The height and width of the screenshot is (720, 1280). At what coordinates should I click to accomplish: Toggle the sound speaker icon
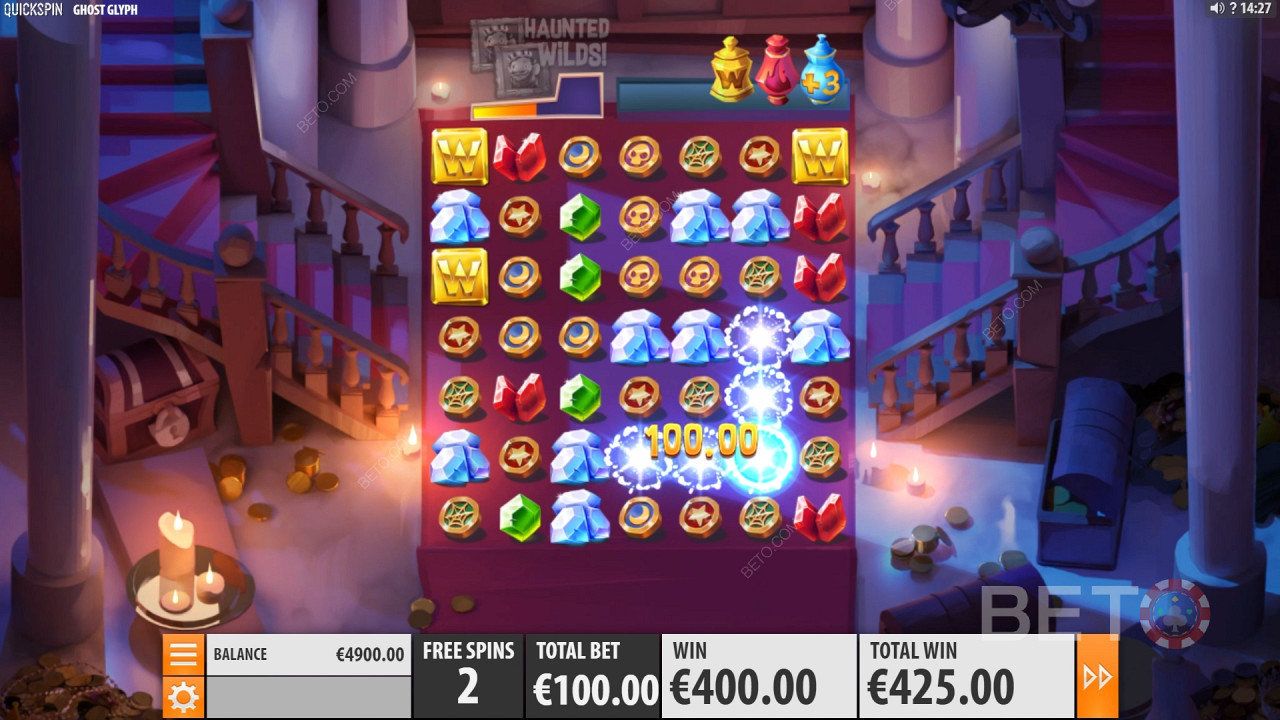(1216, 9)
